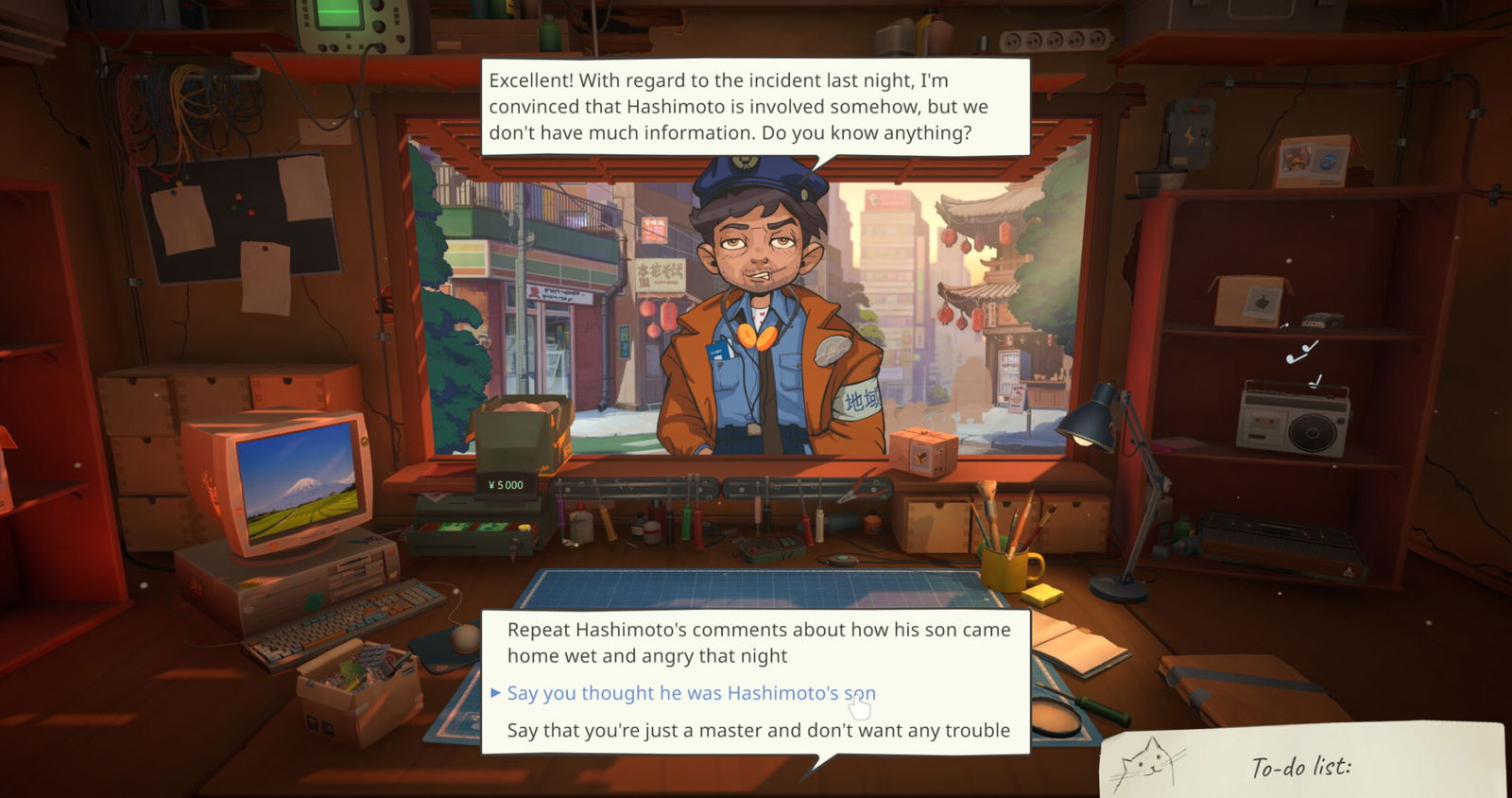
Task: Choose 'Say that you're just a master' option
Action: [x=759, y=730]
